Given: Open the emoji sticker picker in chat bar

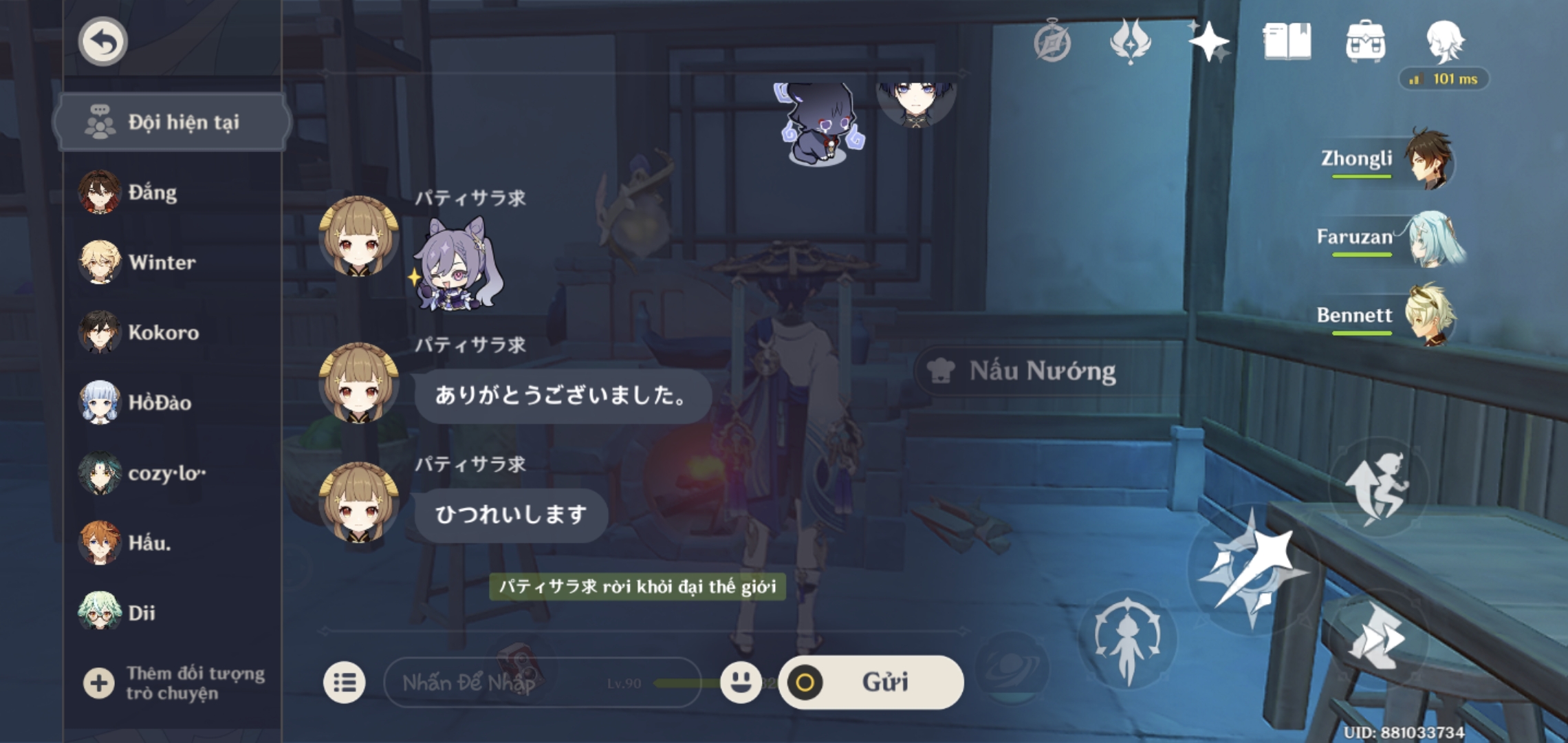Looking at the screenshot, I should pos(742,682).
